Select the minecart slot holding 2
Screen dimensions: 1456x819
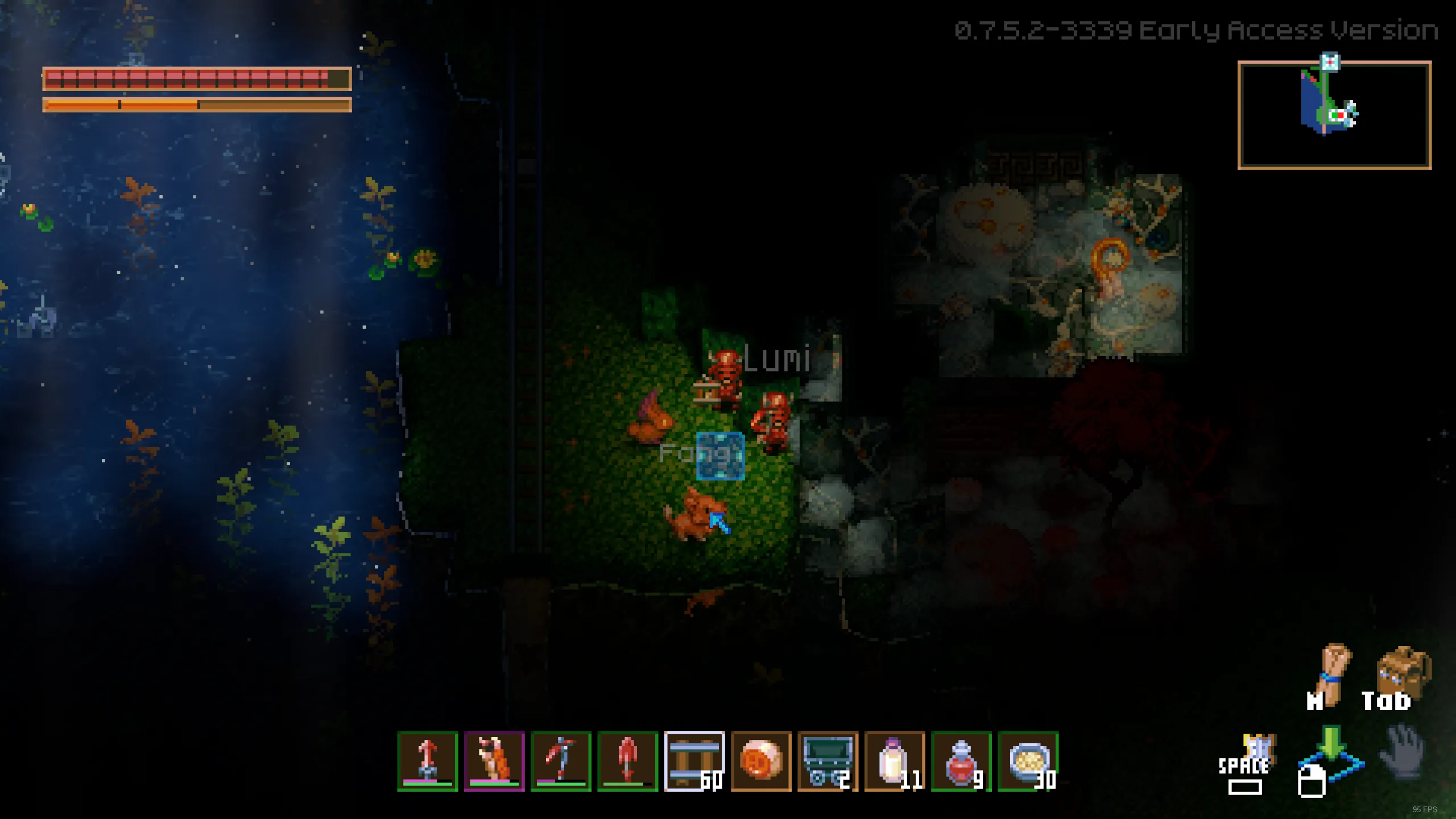[x=828, y=761]
